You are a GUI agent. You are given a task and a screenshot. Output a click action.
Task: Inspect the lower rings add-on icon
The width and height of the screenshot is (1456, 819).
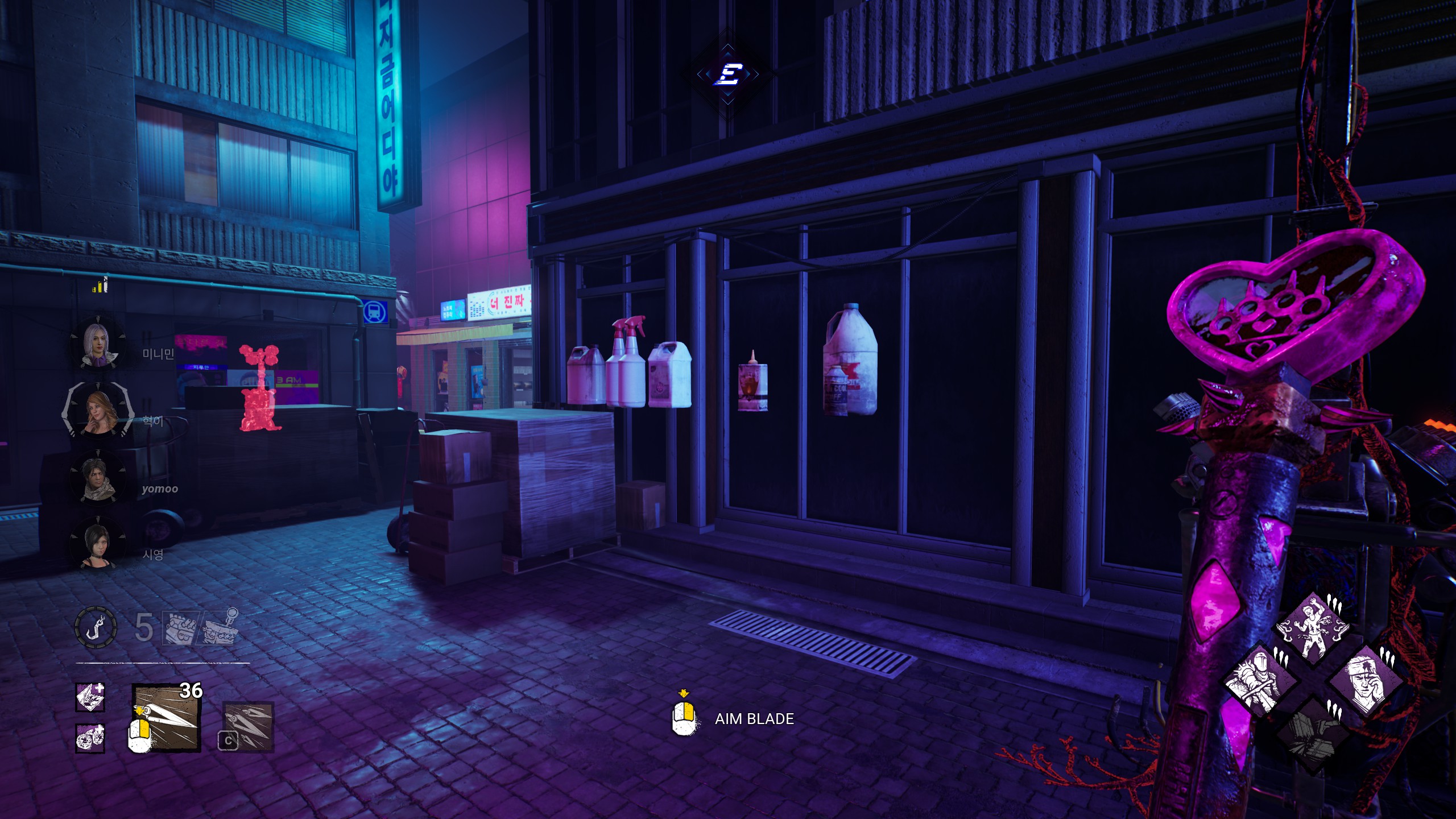(90, 738)
